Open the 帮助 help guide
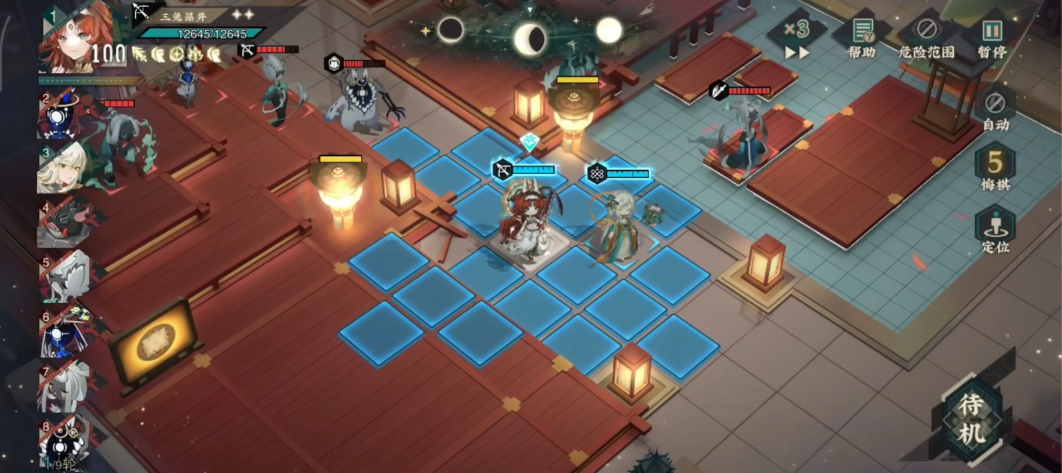1062x473 pixels. [862, 36]
